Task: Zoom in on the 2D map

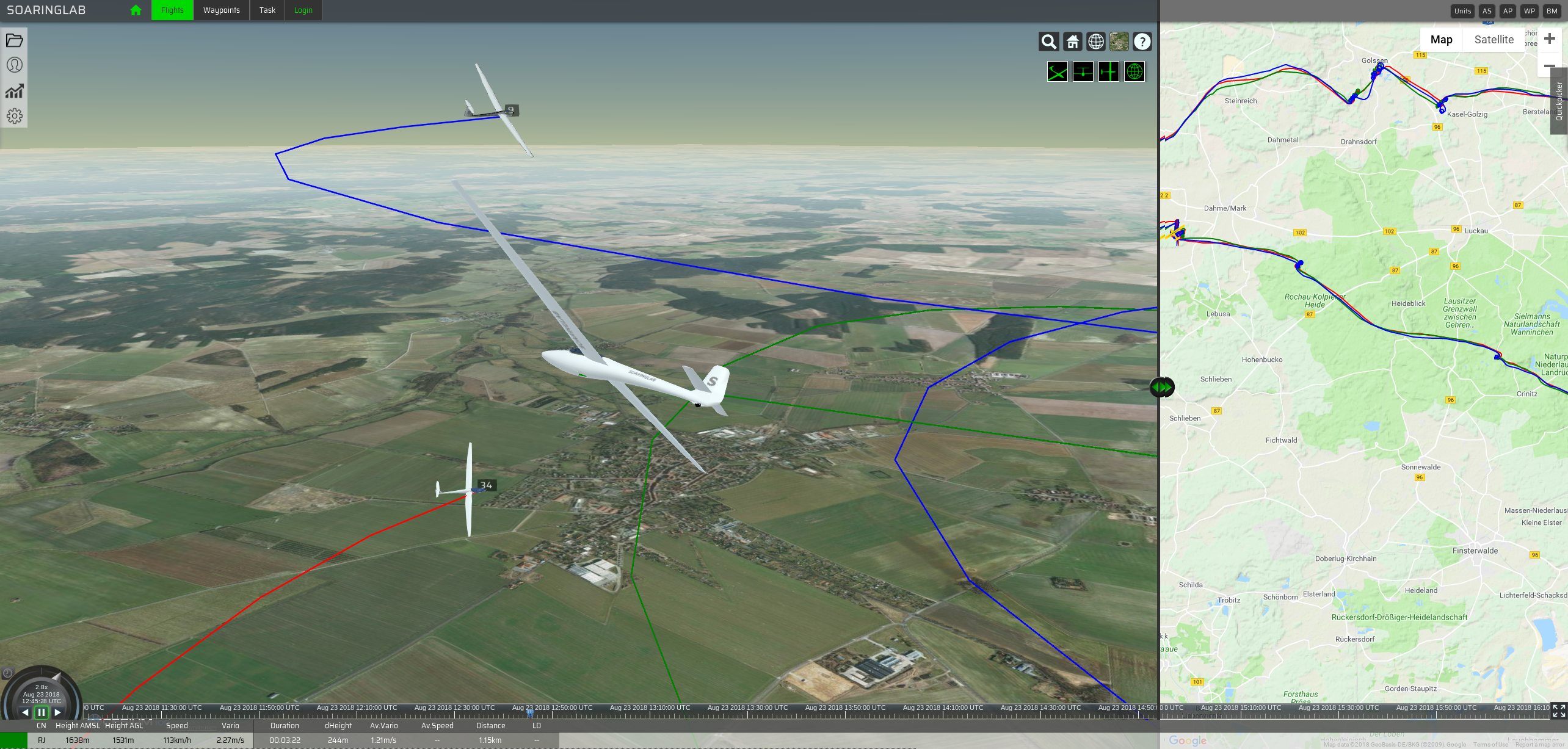Action: click(x=1549, y=39)
